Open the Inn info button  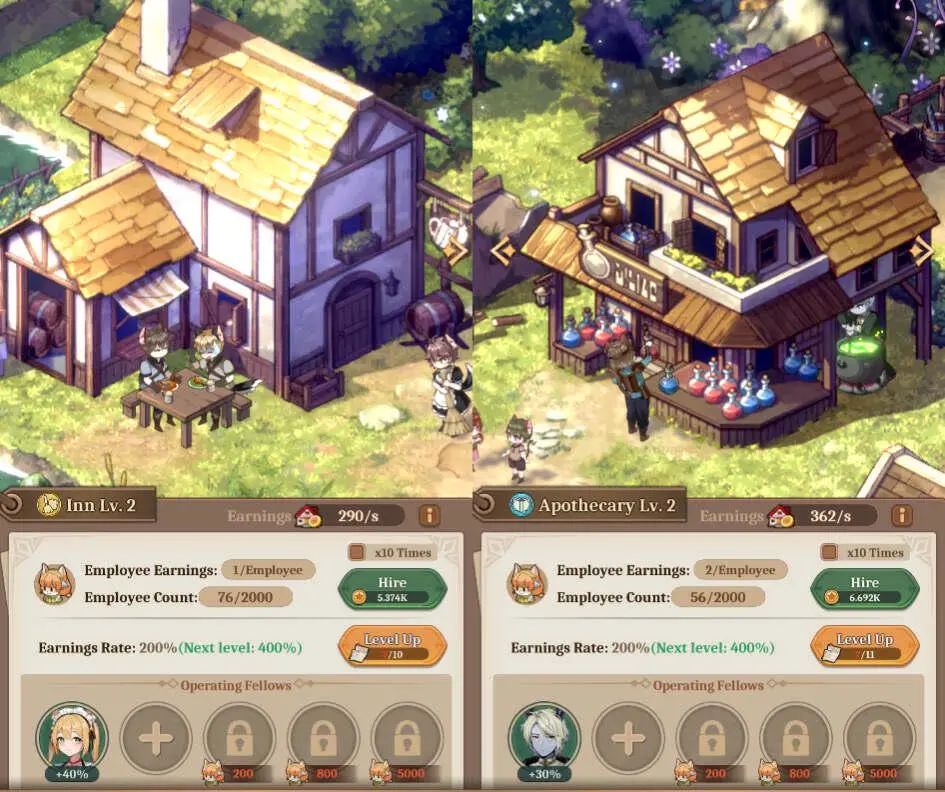(x=429, y=516)
